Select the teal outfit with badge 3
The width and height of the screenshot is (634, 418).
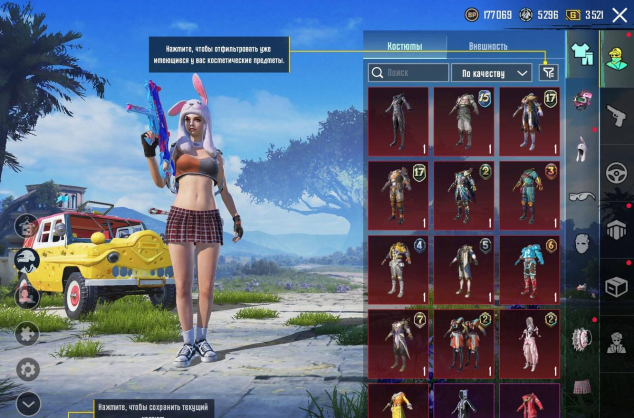[529, 195]
